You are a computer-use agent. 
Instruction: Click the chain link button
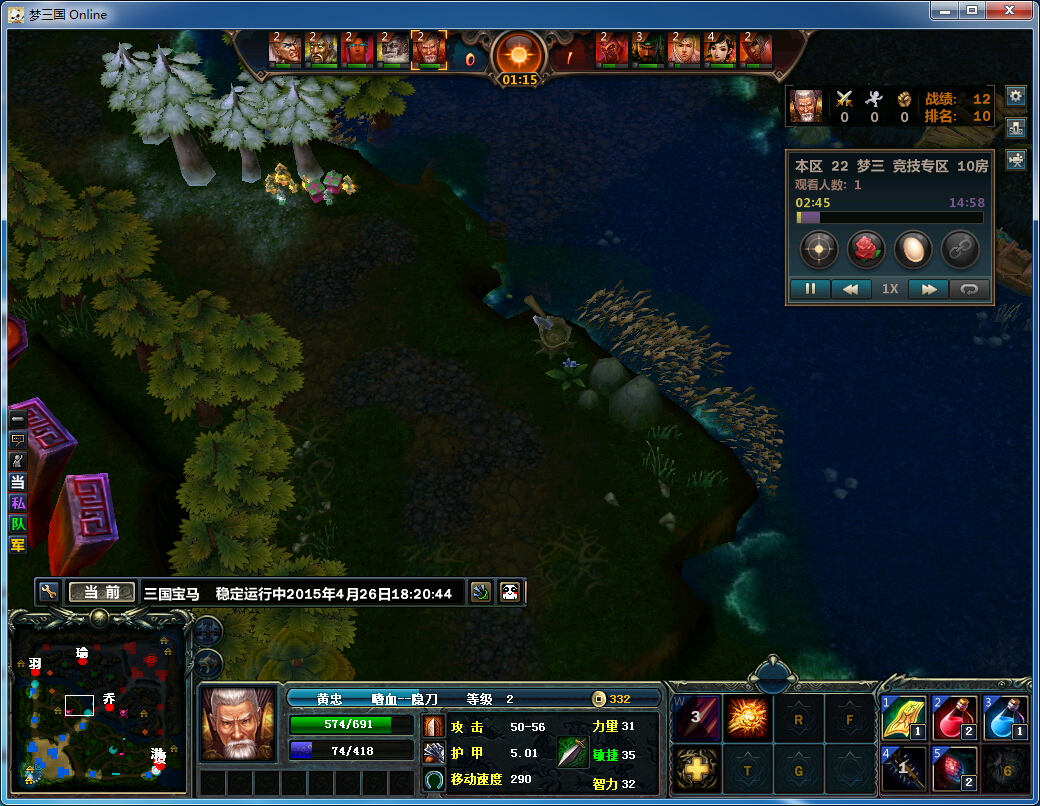(960, 249)
